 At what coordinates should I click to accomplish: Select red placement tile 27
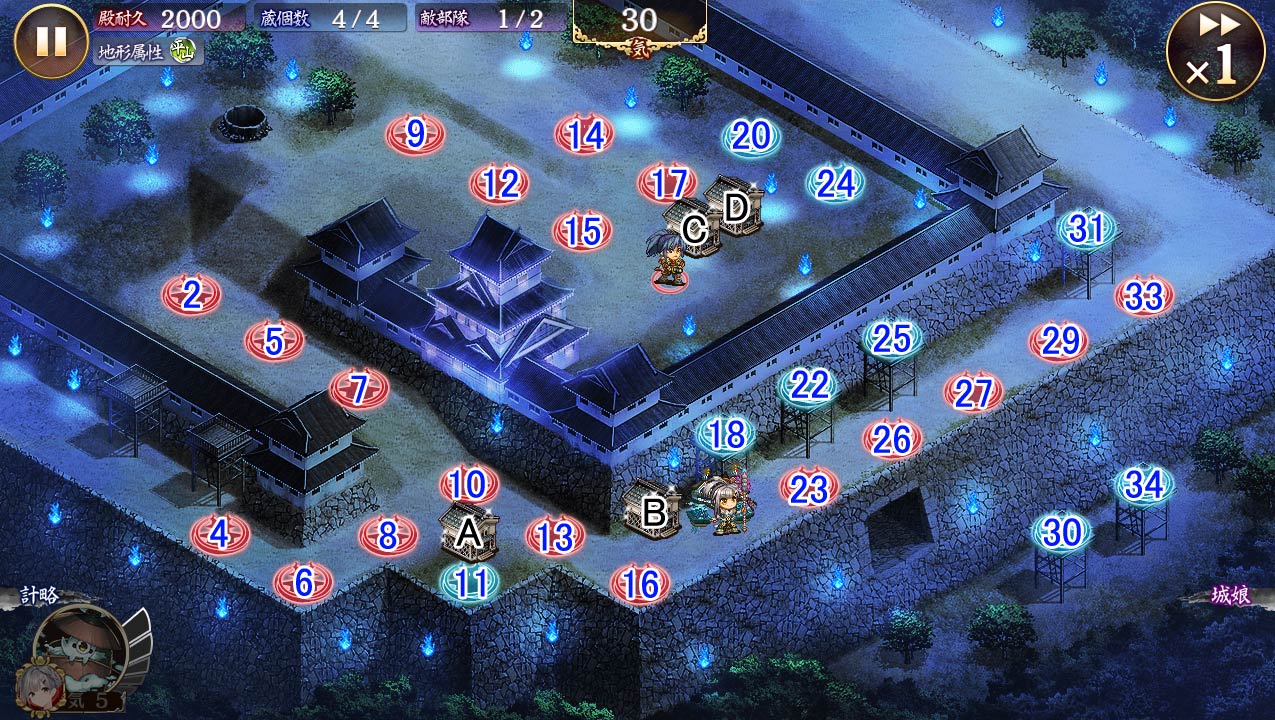[x=973, y=393]
